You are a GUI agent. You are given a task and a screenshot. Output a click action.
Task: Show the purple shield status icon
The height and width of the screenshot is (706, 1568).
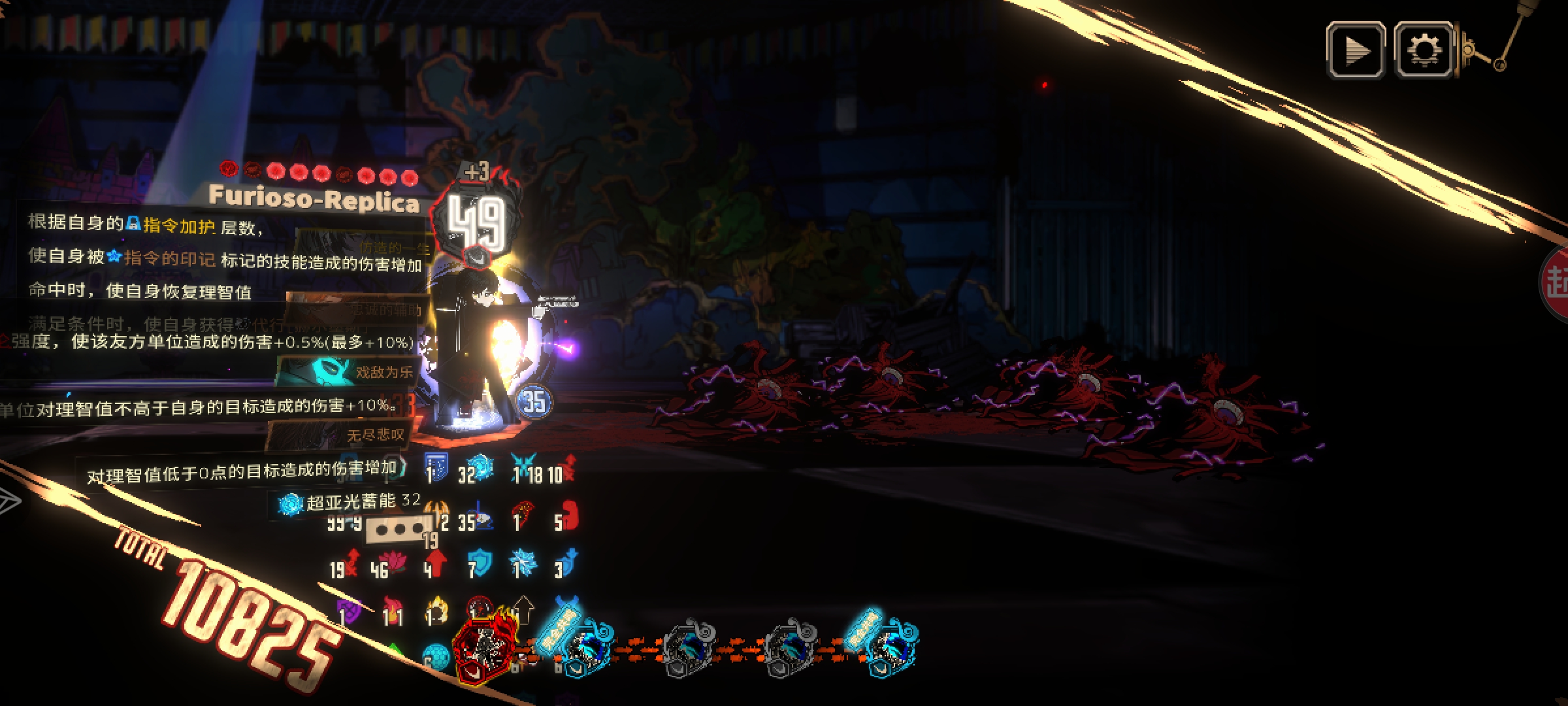pos(350,613)
